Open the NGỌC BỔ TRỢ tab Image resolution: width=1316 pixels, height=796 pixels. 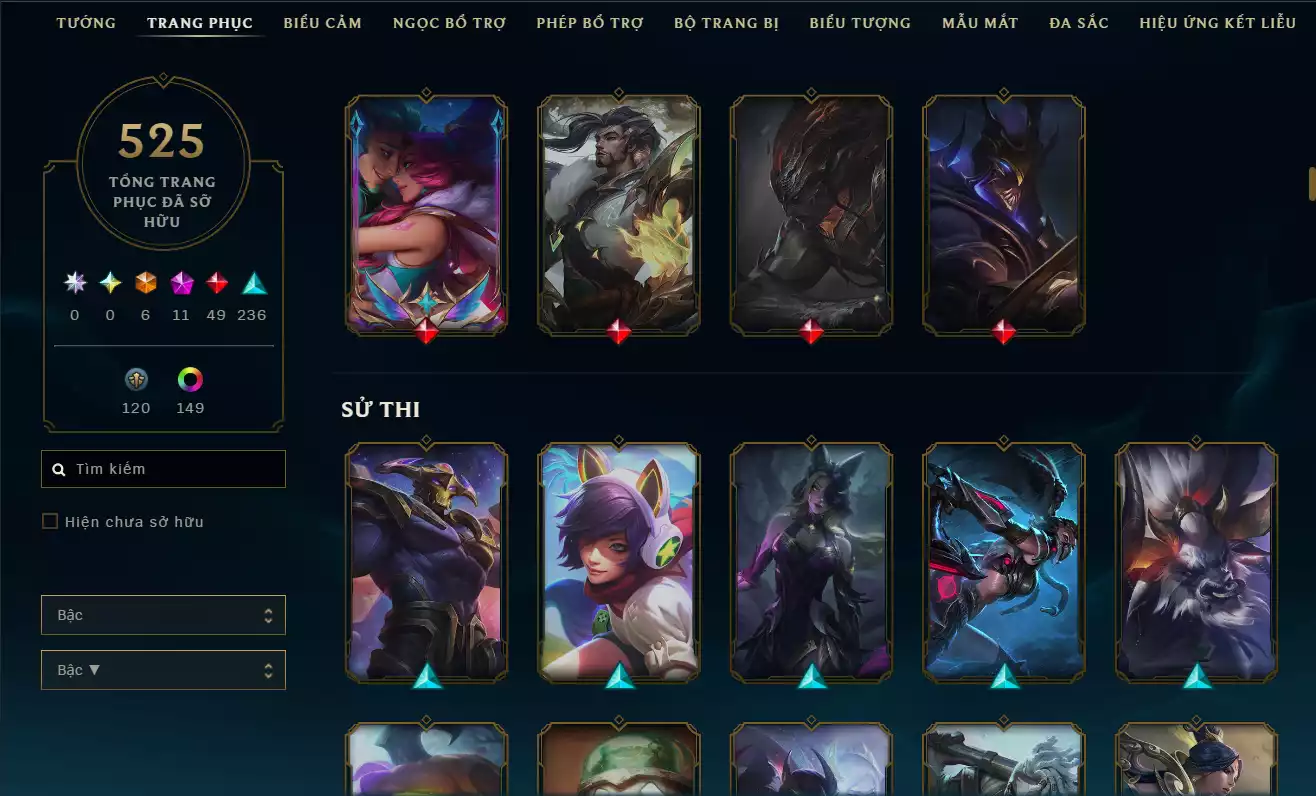(449, 22)
